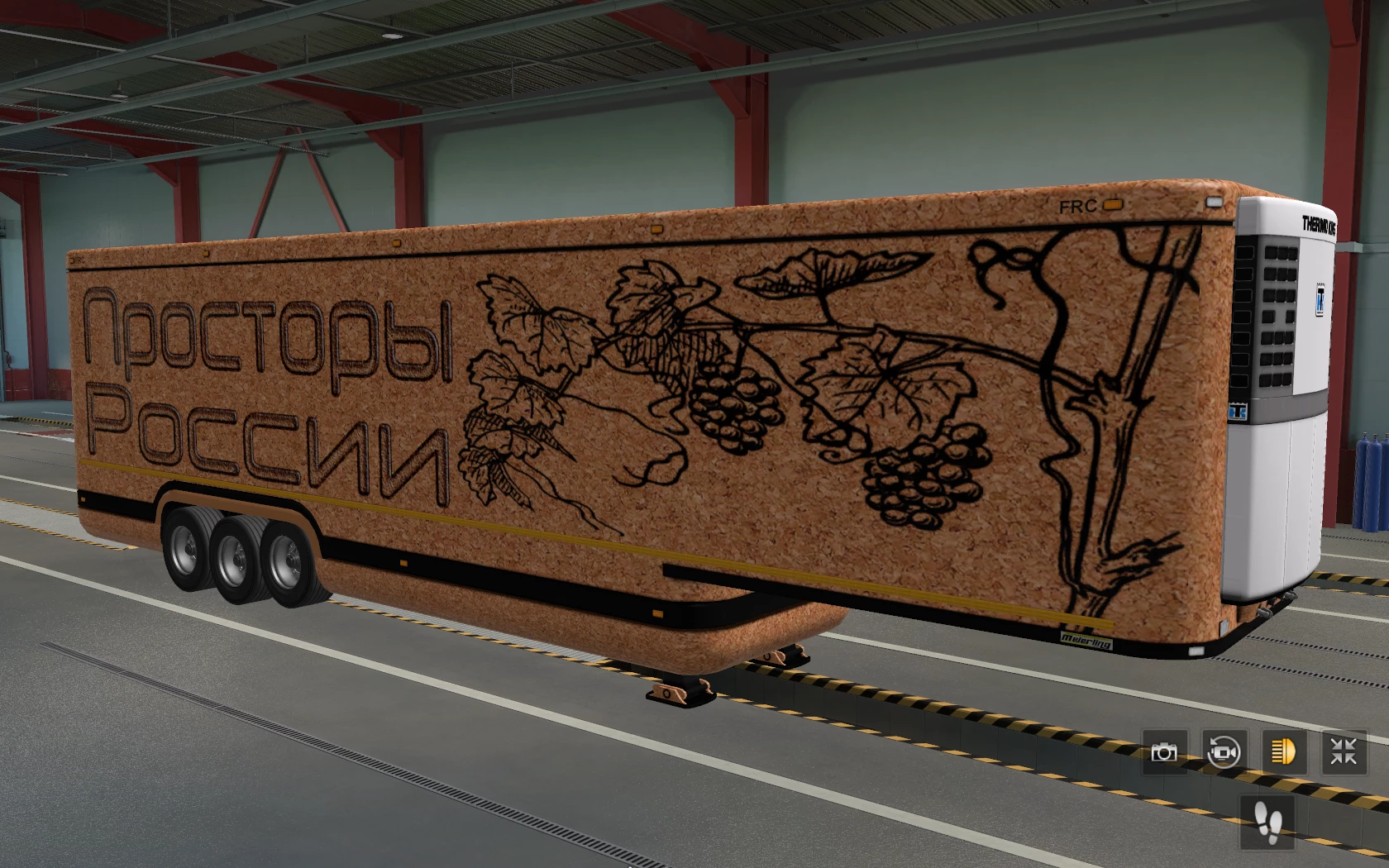The height and width of the screenshot is (868, 1389).
Task: Exit the showroom view via the arrows icon
Action: coord(1343,752)
